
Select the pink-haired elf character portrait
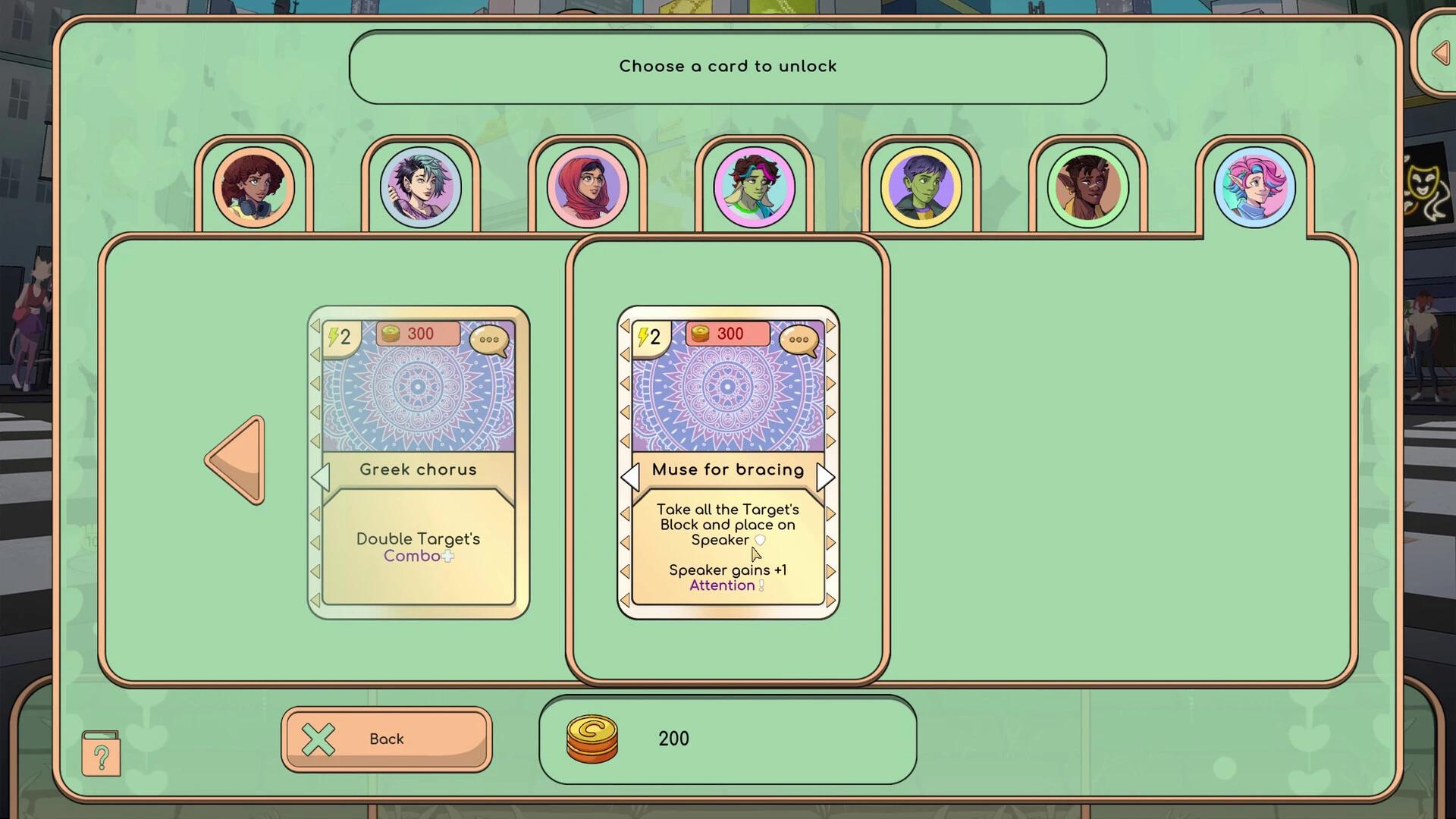click(x=1254, y=186)
